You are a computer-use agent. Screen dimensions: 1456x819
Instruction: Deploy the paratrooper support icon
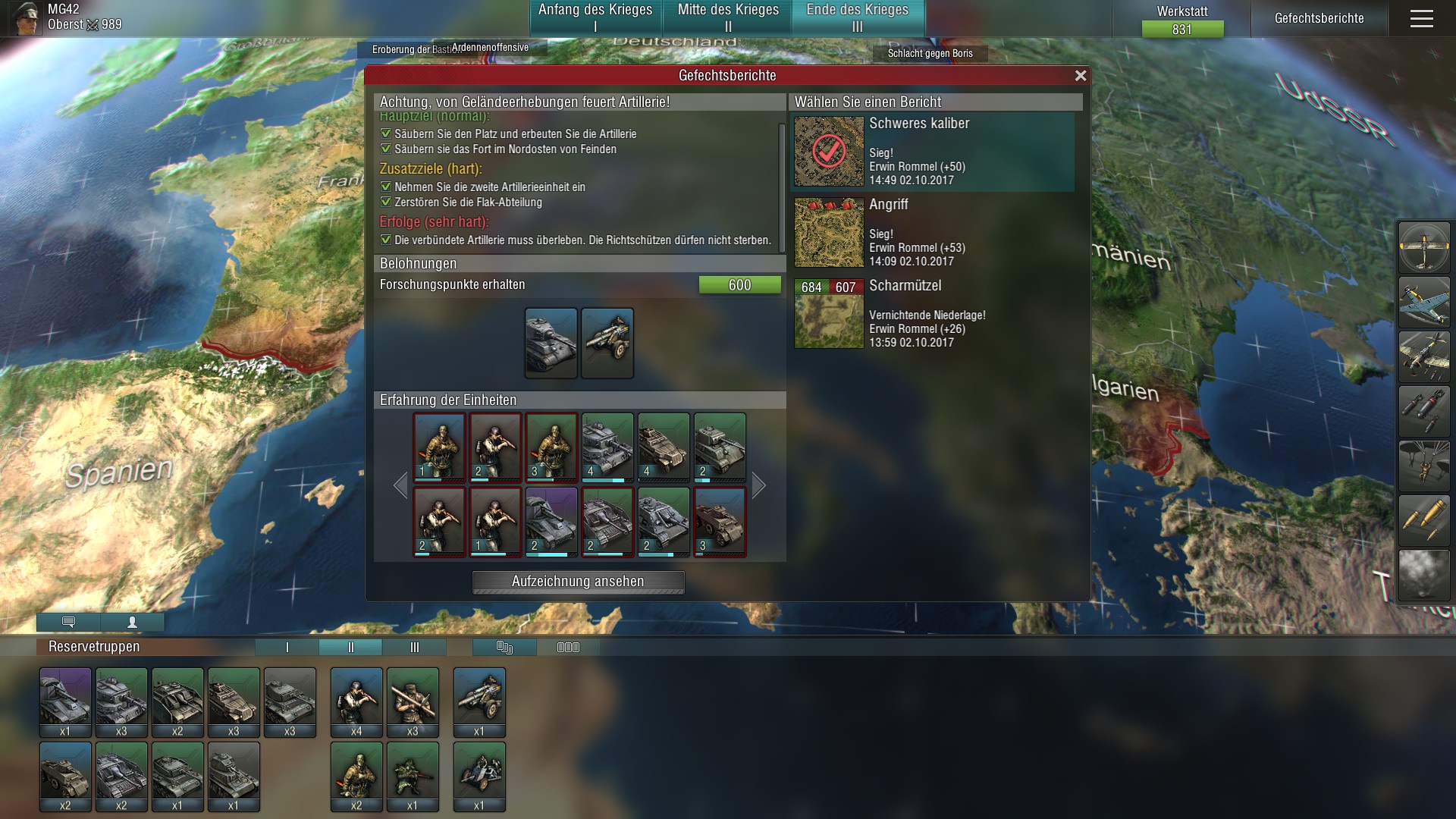click(x=1424, y=466)
